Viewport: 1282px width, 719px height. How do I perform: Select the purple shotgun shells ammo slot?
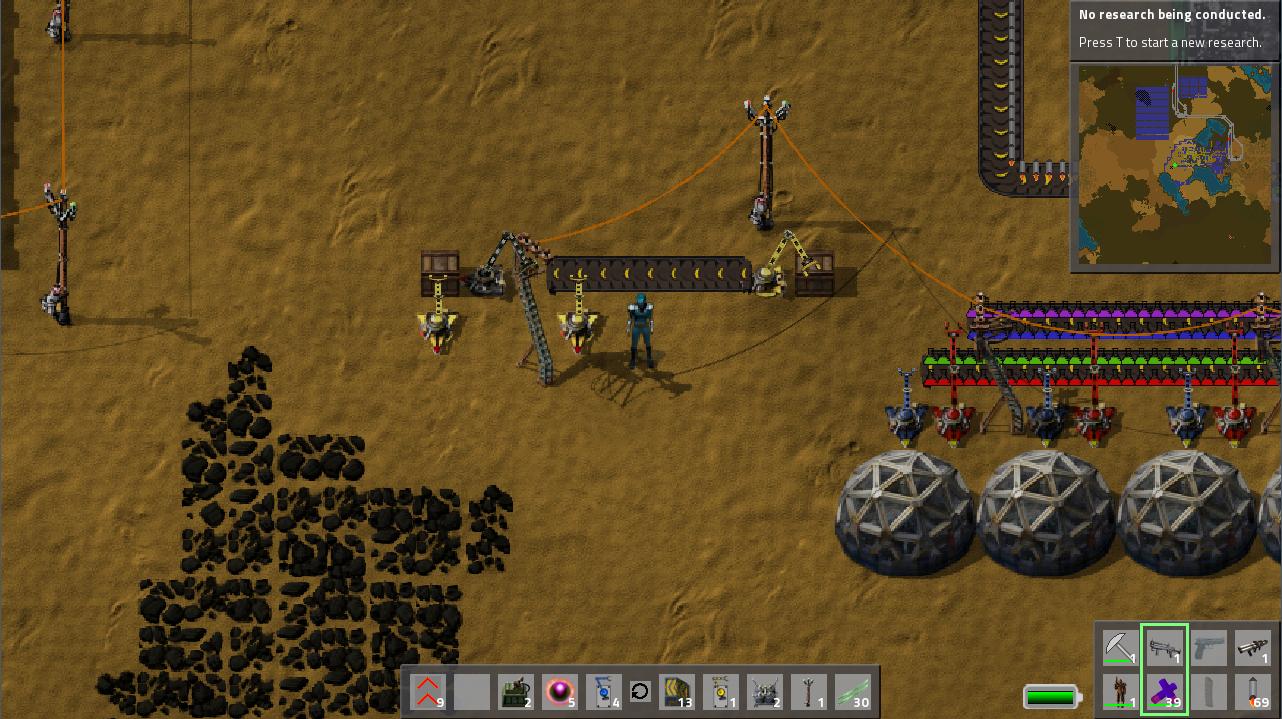[x=1165, y=692]
